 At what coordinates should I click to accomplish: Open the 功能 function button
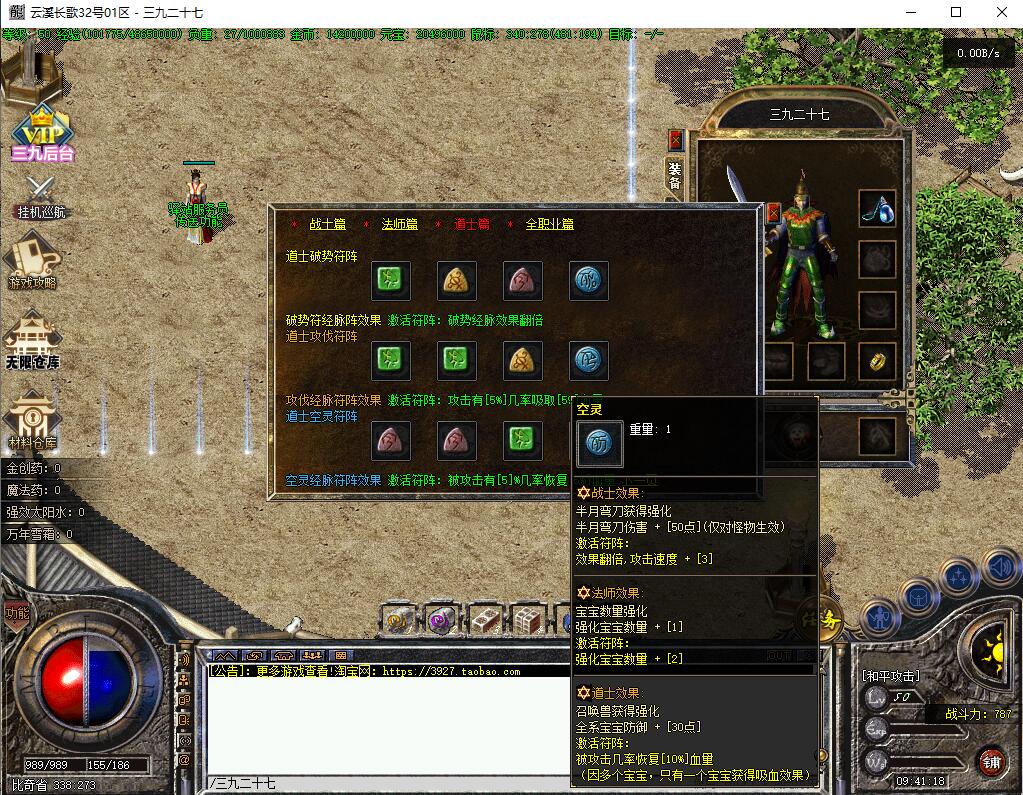tap(17, 613)
